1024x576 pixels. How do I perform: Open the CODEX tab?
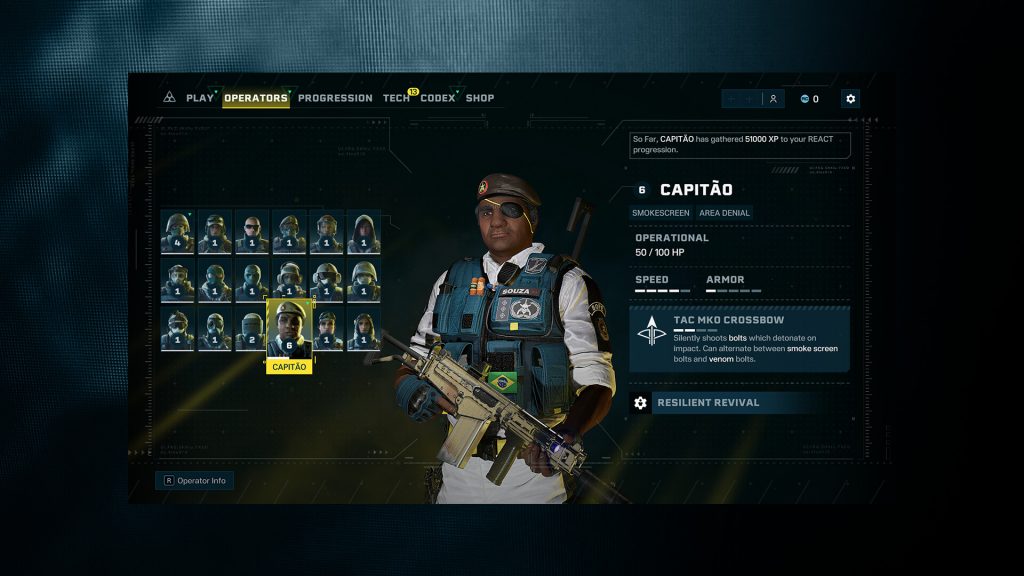click(438, 98)
